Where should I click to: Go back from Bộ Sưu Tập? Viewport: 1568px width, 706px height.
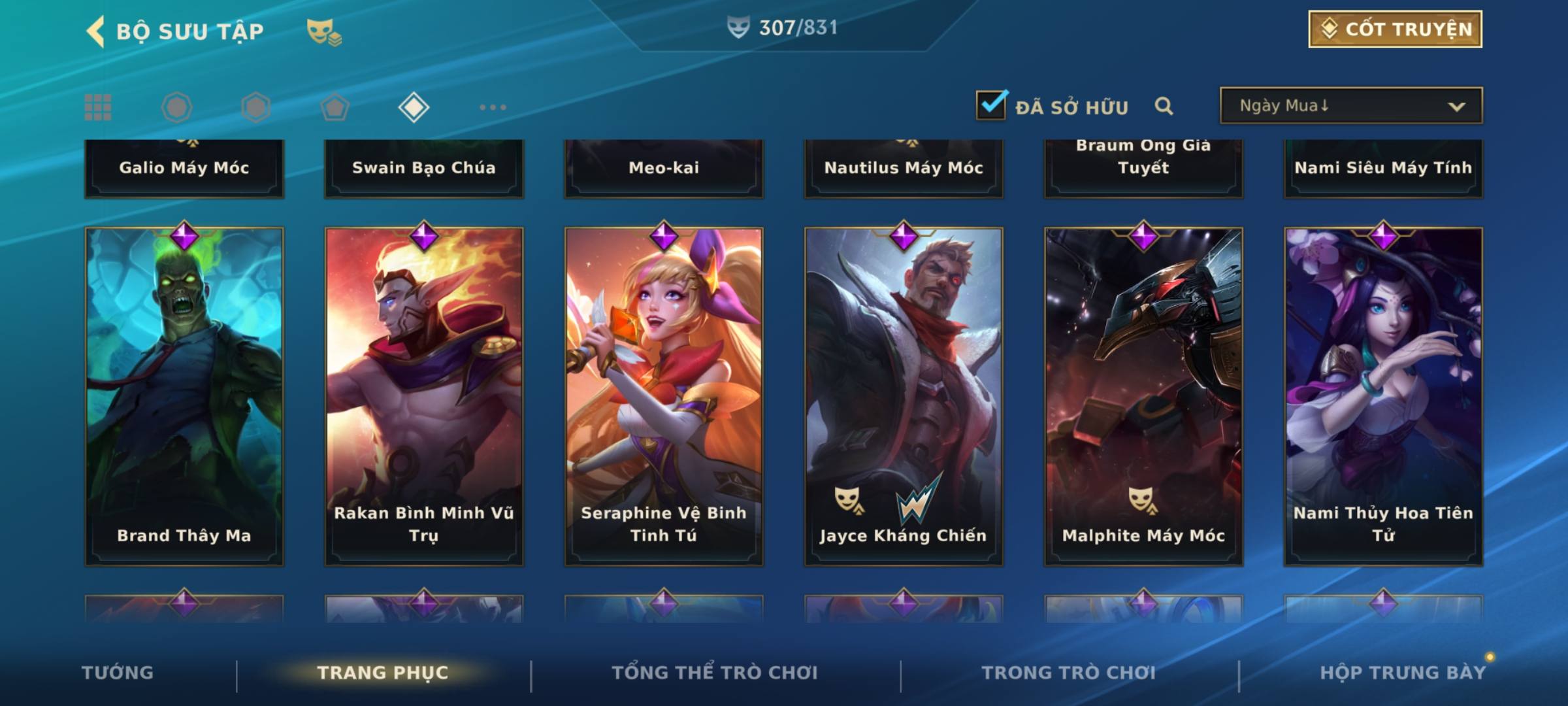point(95,31)
